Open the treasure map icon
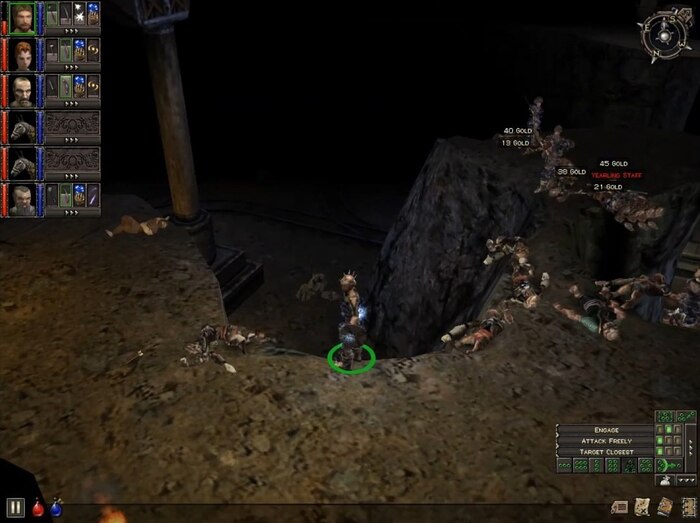 click(640, 506)
